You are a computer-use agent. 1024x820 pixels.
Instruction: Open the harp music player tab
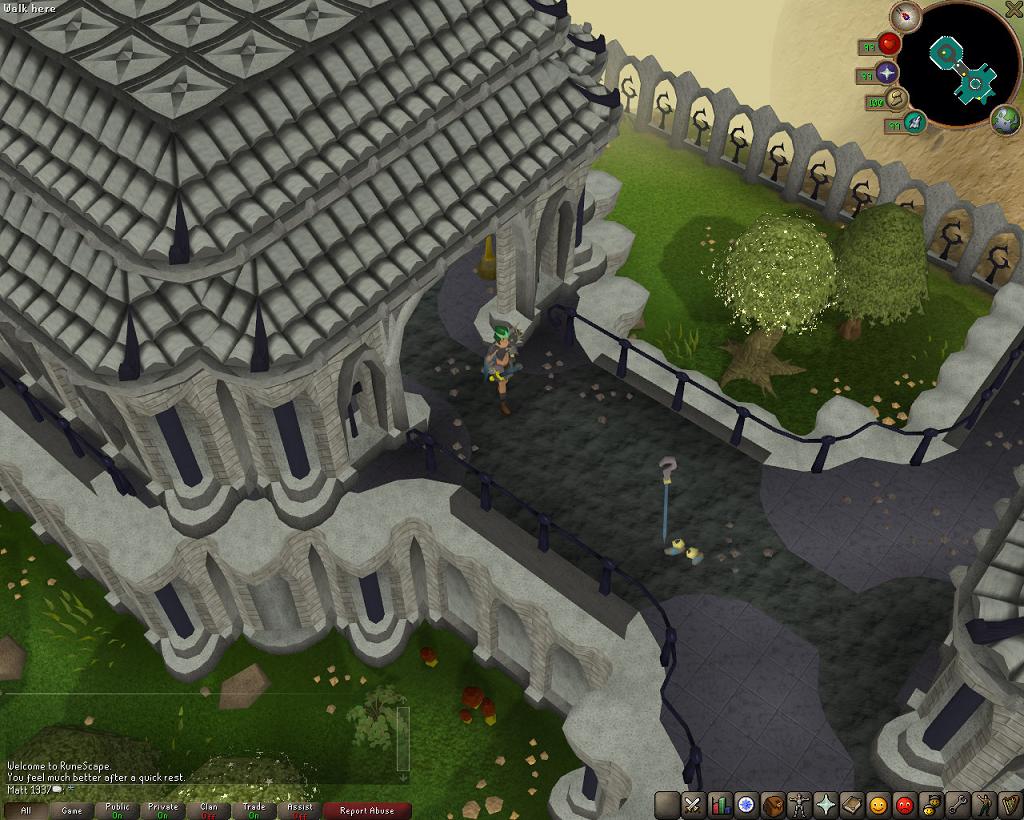point(1010,804)
